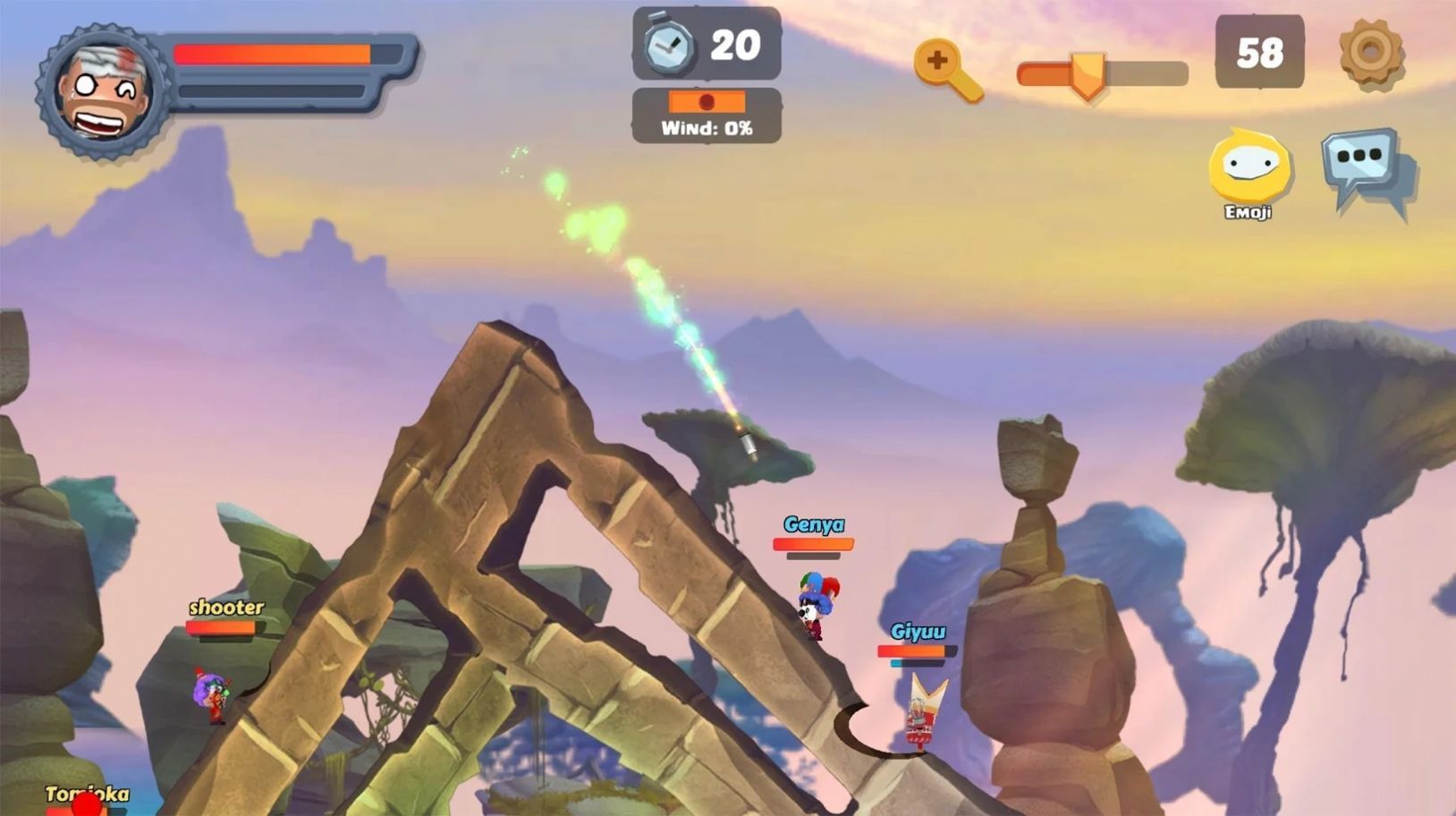This screenshot has width=1456, height=816.
Task: Click the magnifier zoom-in icon
Action: point(945,69)
